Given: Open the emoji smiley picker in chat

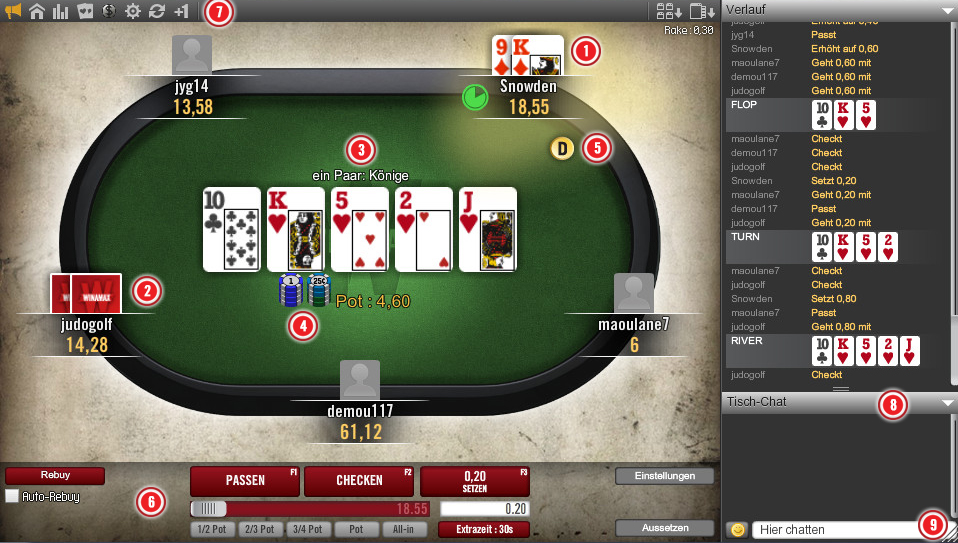Looking at the screenshot, I should pos(738,529).
